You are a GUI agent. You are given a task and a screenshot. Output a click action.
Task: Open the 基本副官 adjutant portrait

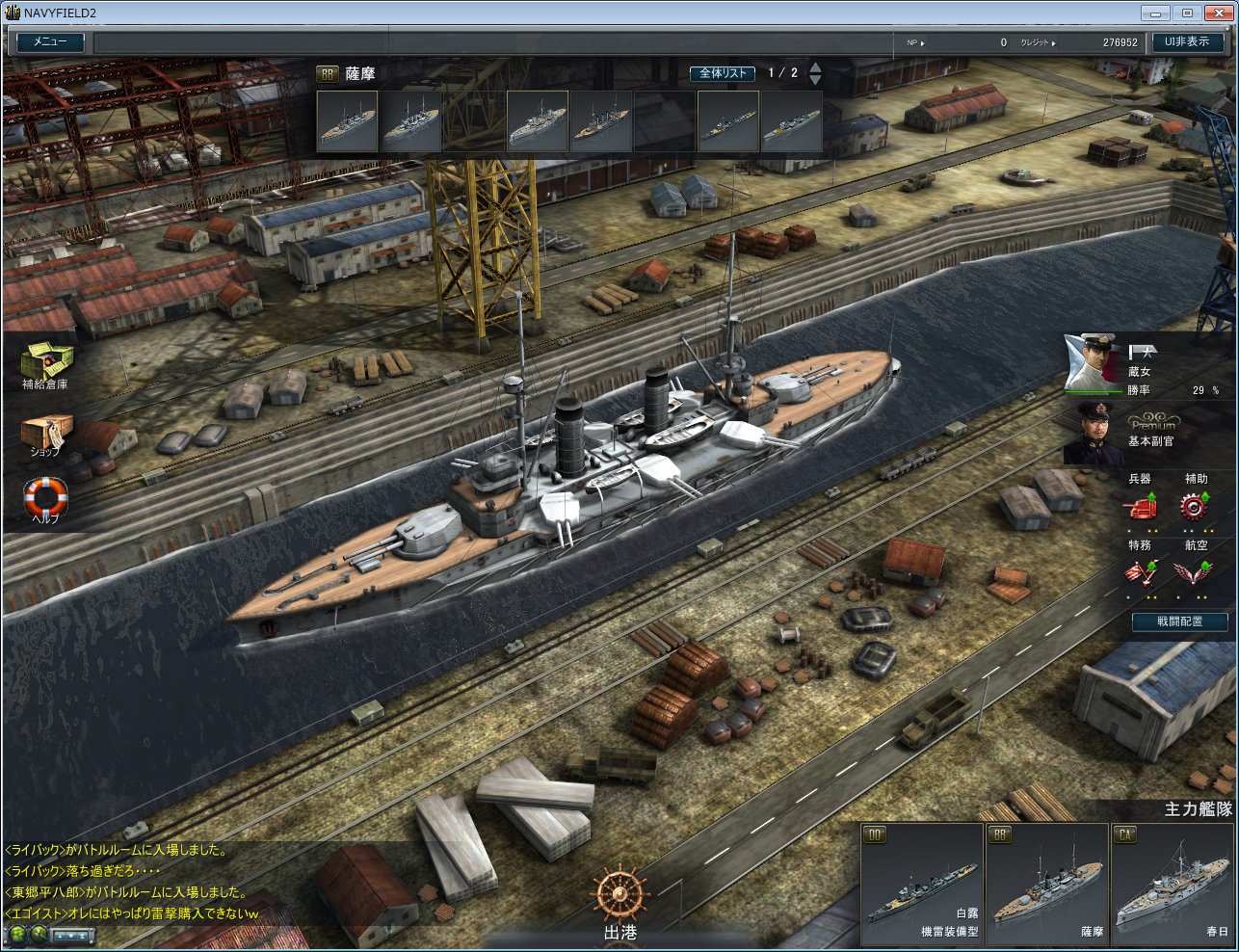pyautogui.click(x=1092, y=432)
